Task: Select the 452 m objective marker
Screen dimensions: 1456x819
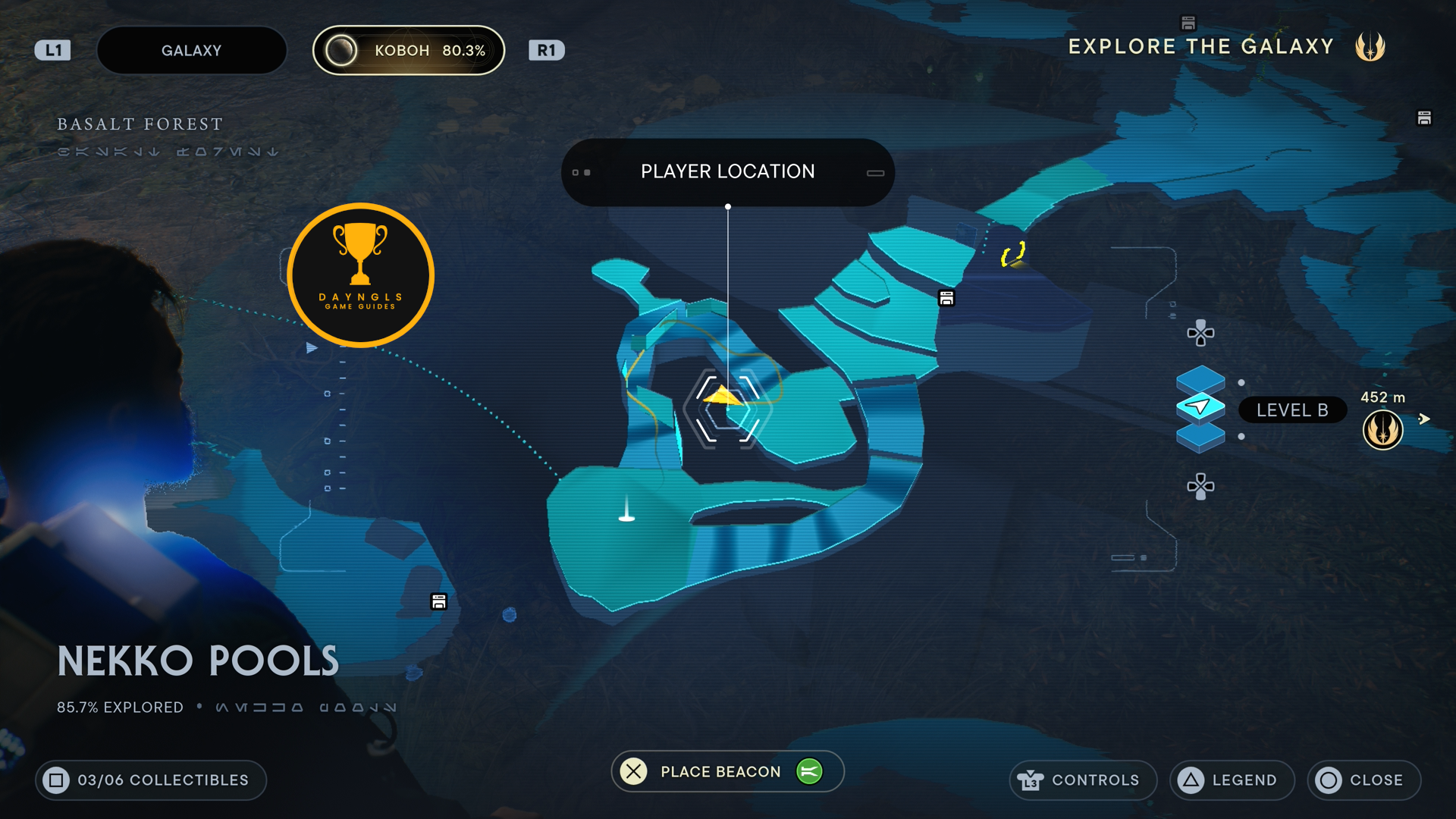Action: 1382,429
